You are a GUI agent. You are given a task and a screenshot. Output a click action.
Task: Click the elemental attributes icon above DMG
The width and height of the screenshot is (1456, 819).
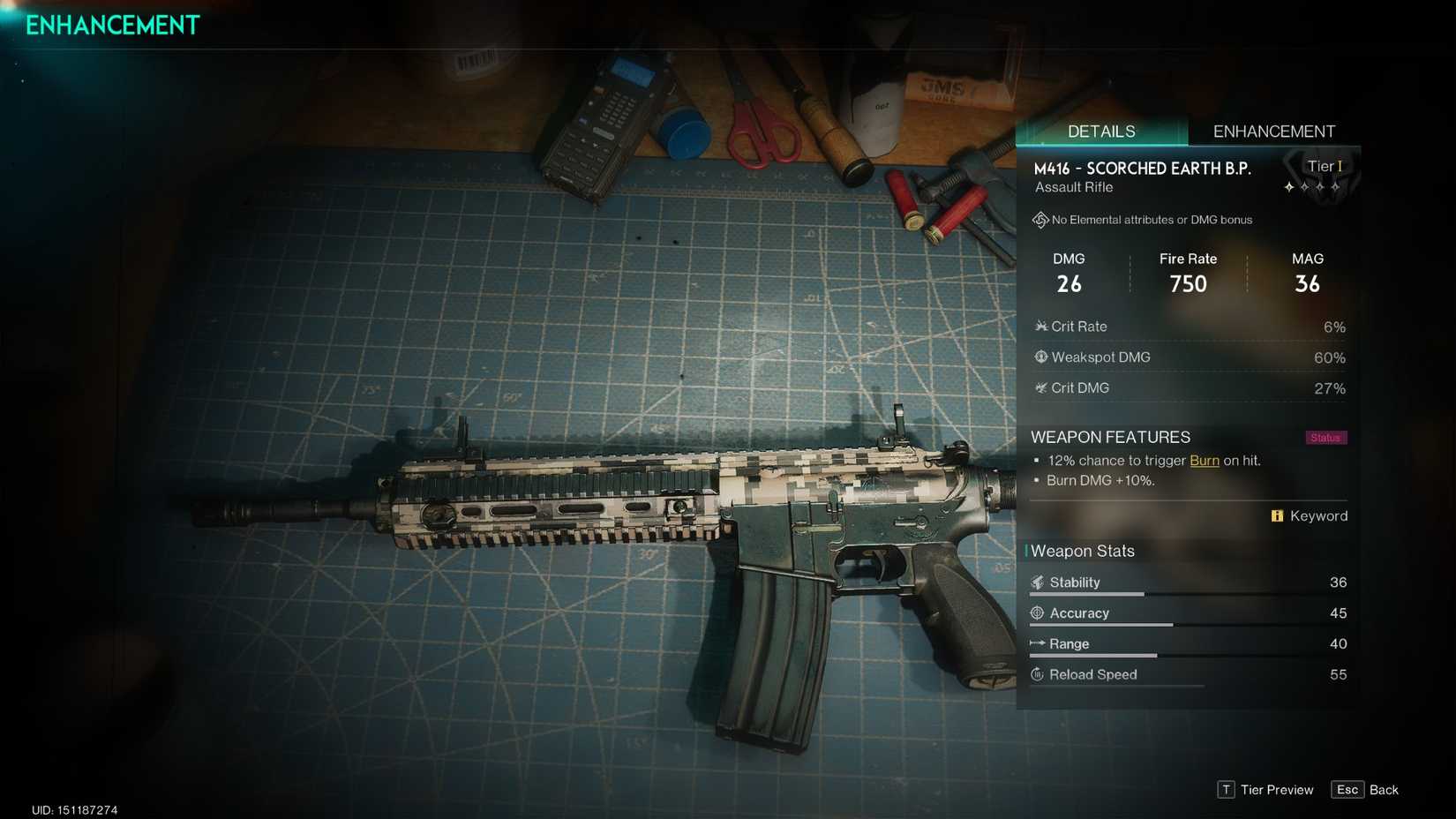point(1040,219)
